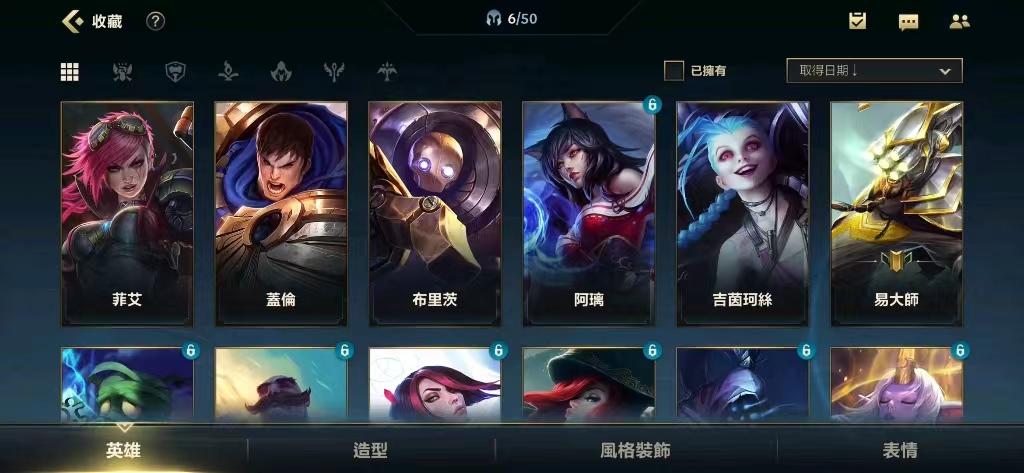1024x473 pixels.
Task: Open the 表情 emotes tab
Action: 900,450
